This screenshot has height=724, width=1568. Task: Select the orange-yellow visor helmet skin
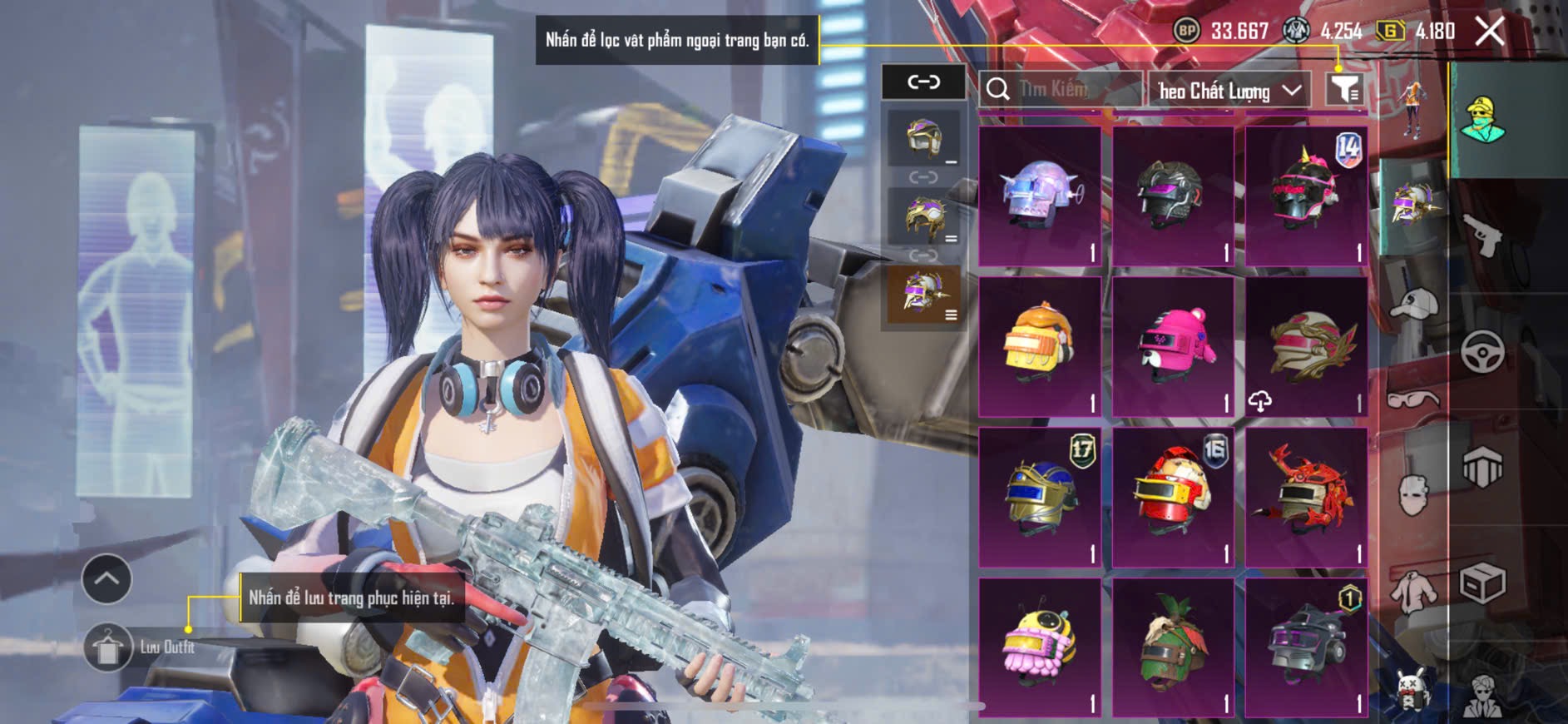[x=1040, y=347]
